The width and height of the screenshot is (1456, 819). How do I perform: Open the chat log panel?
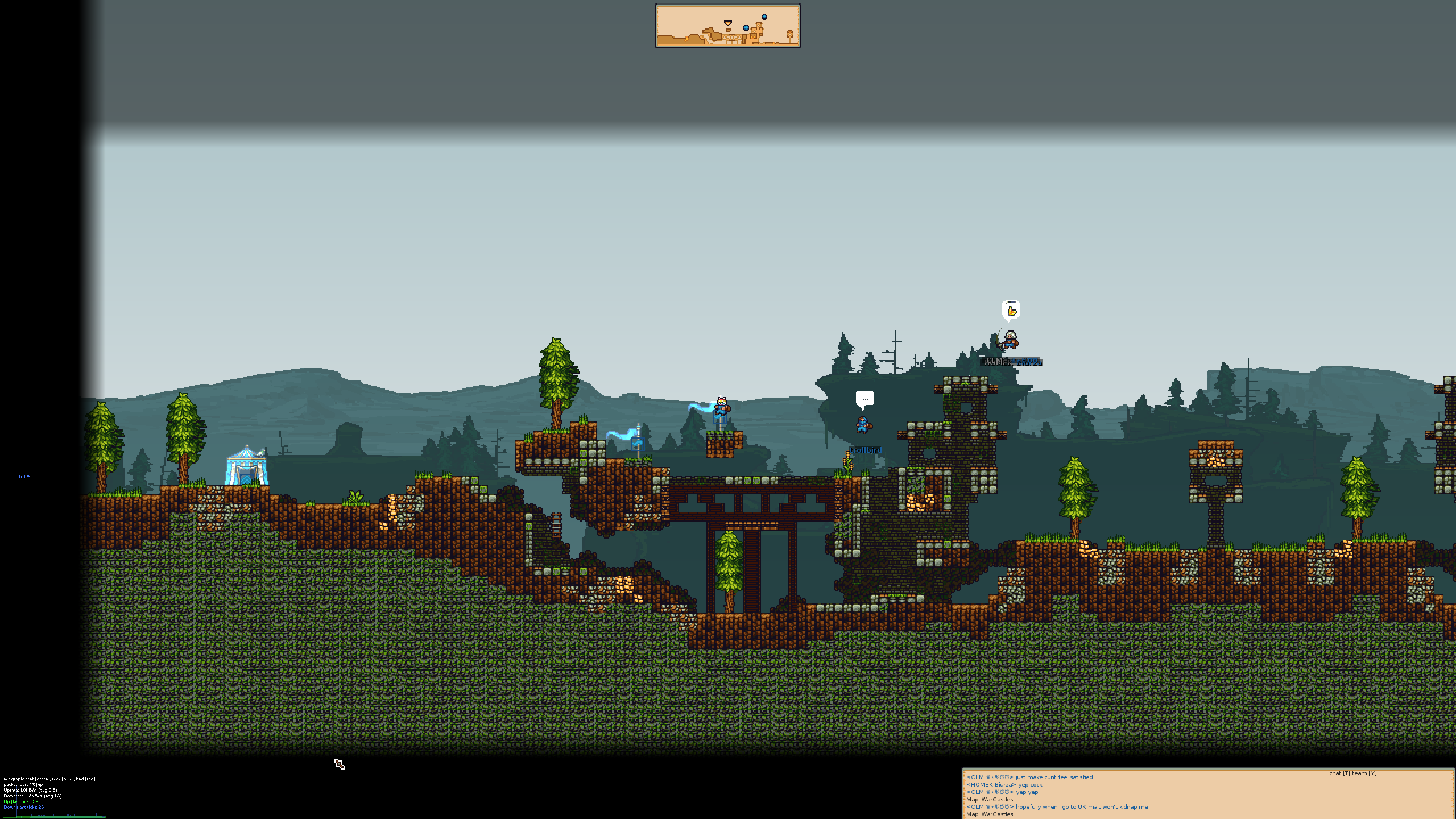tap(1207, 795)
